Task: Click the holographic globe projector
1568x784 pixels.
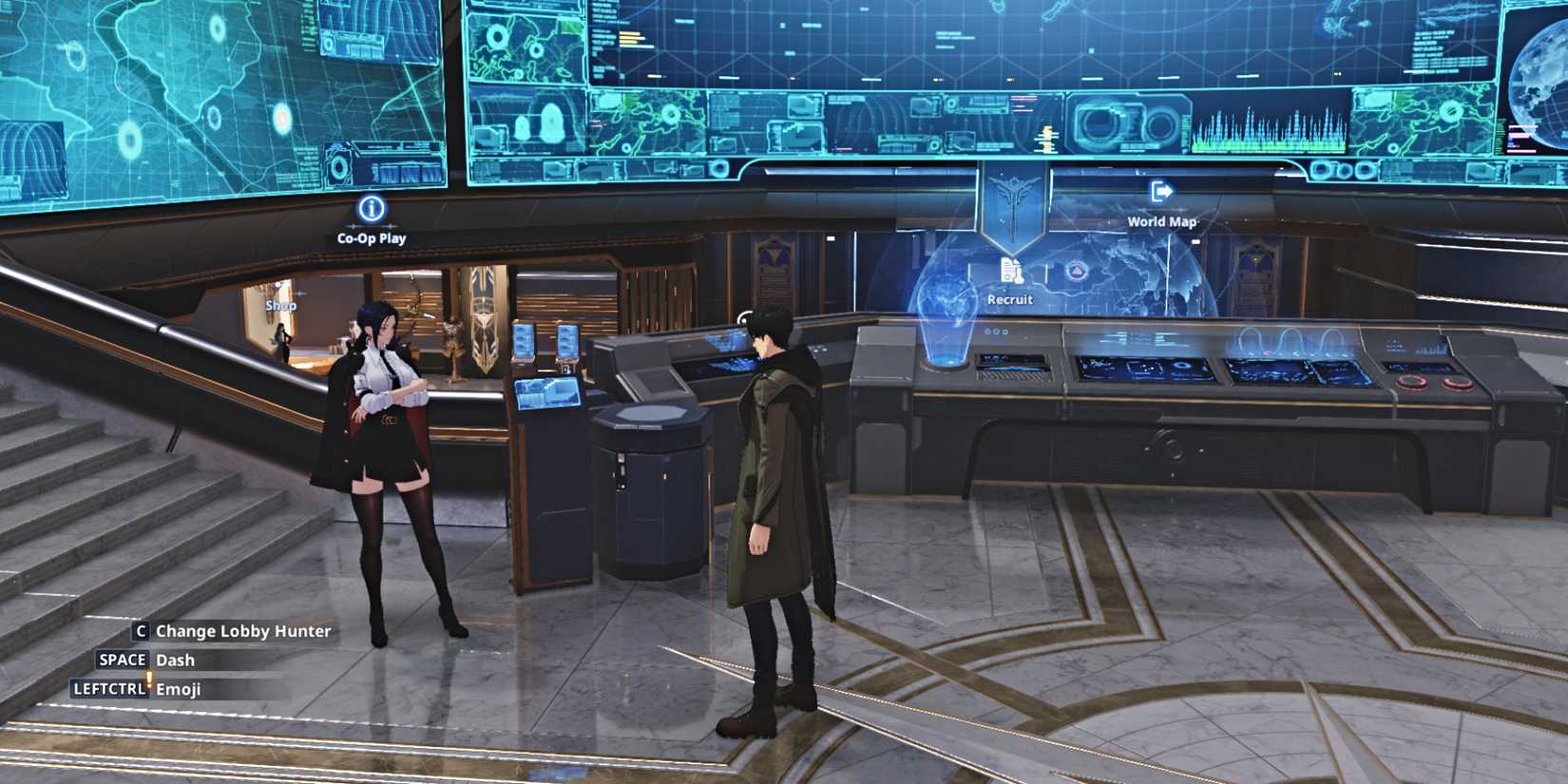Action: (x=947, y=299)
